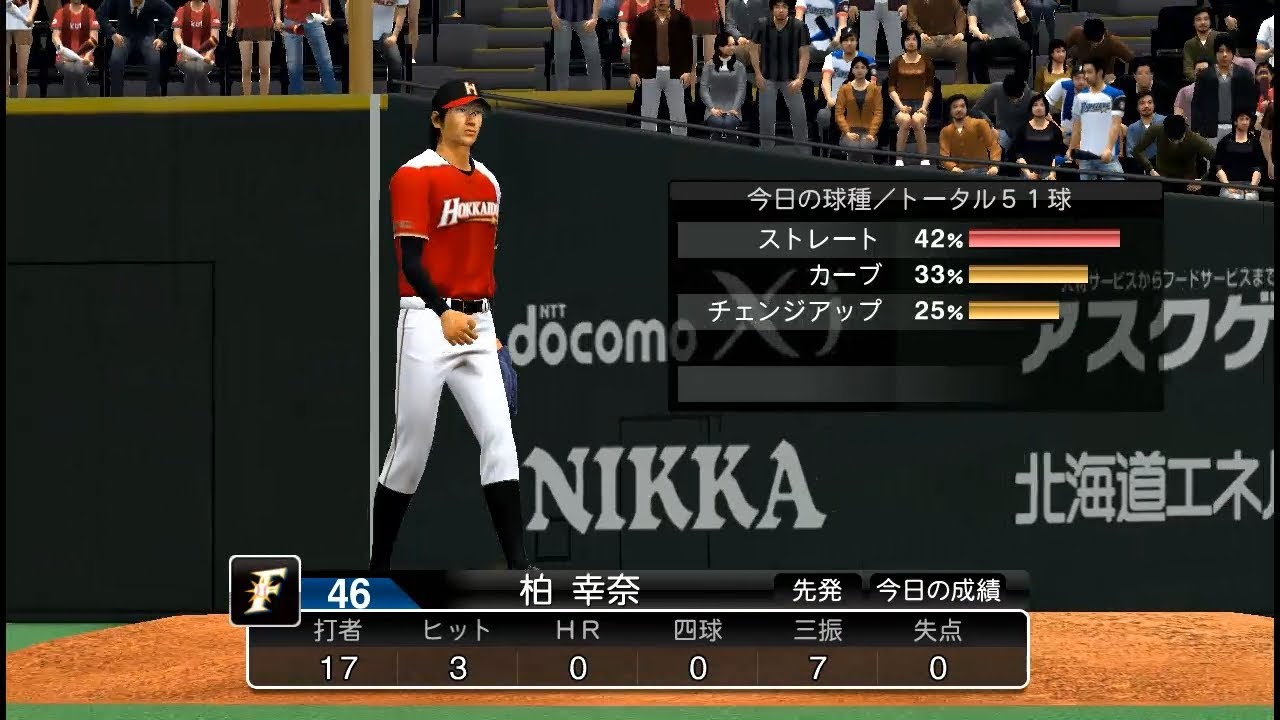Click the Fighters team logo icon
This screenshot has width=1280, height=720.
coord(265,590)
